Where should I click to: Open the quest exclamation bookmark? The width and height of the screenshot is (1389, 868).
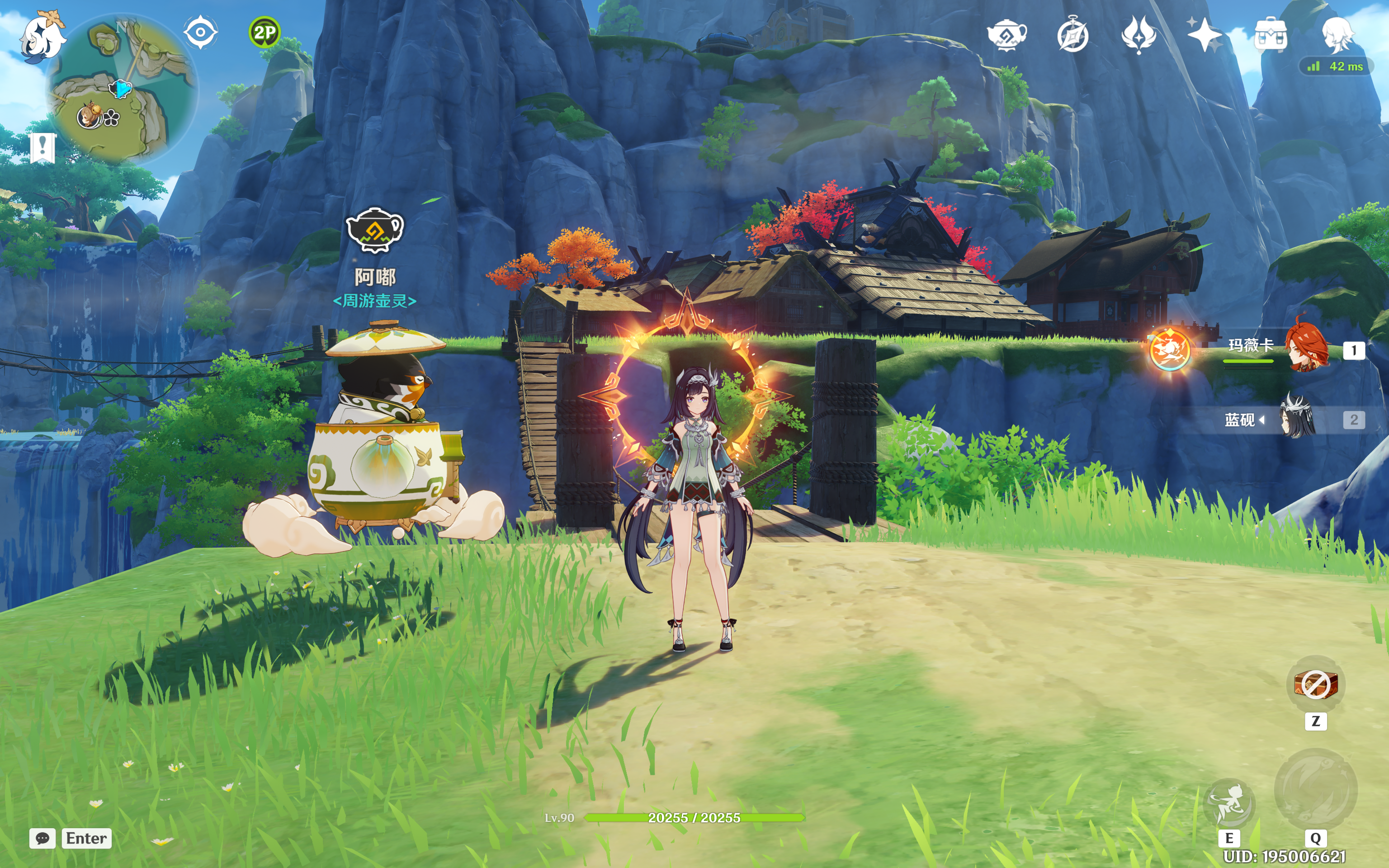pyautogui.click(x=43, y=147)
